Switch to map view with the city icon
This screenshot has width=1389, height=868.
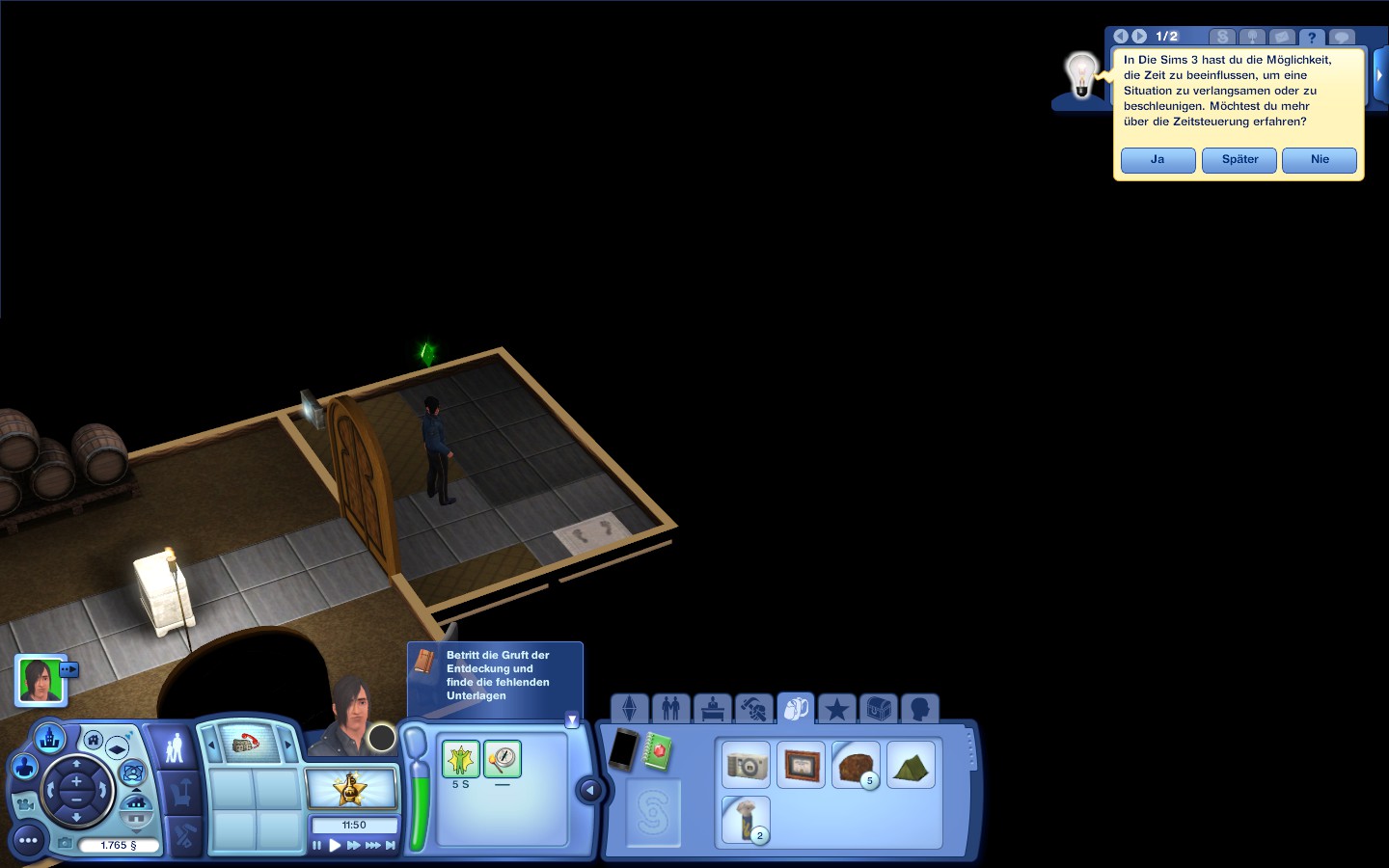click(49, 739)
